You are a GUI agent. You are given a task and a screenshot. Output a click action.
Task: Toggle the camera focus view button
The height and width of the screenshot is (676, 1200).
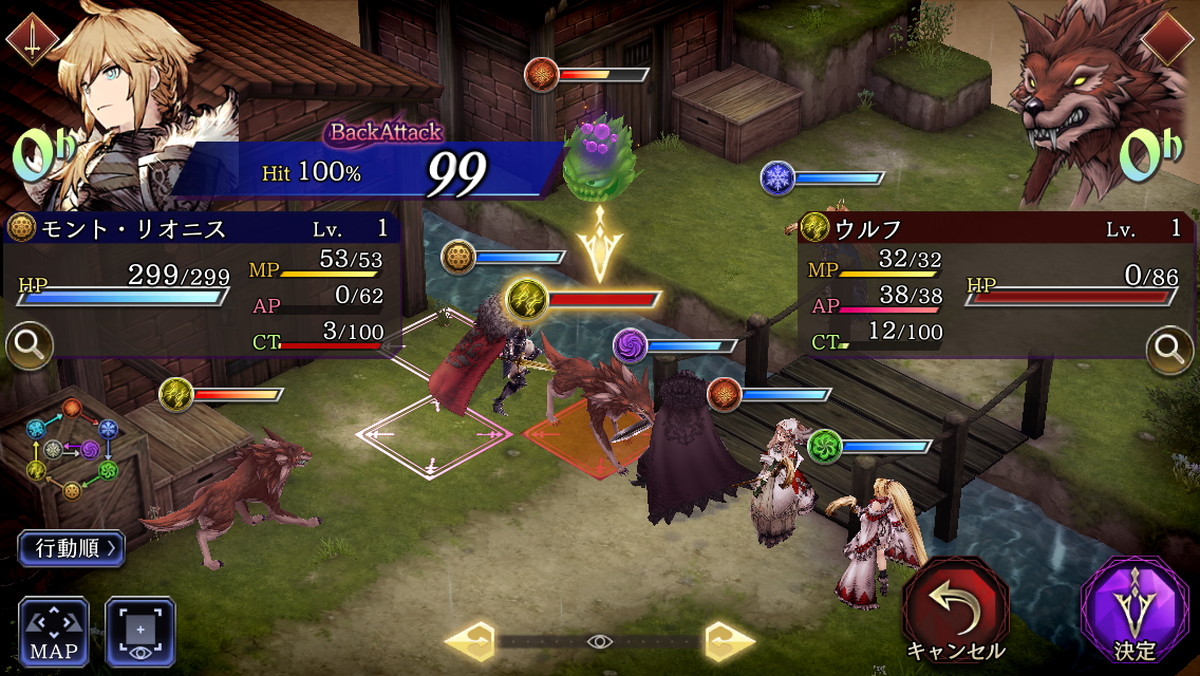point(140,631)
